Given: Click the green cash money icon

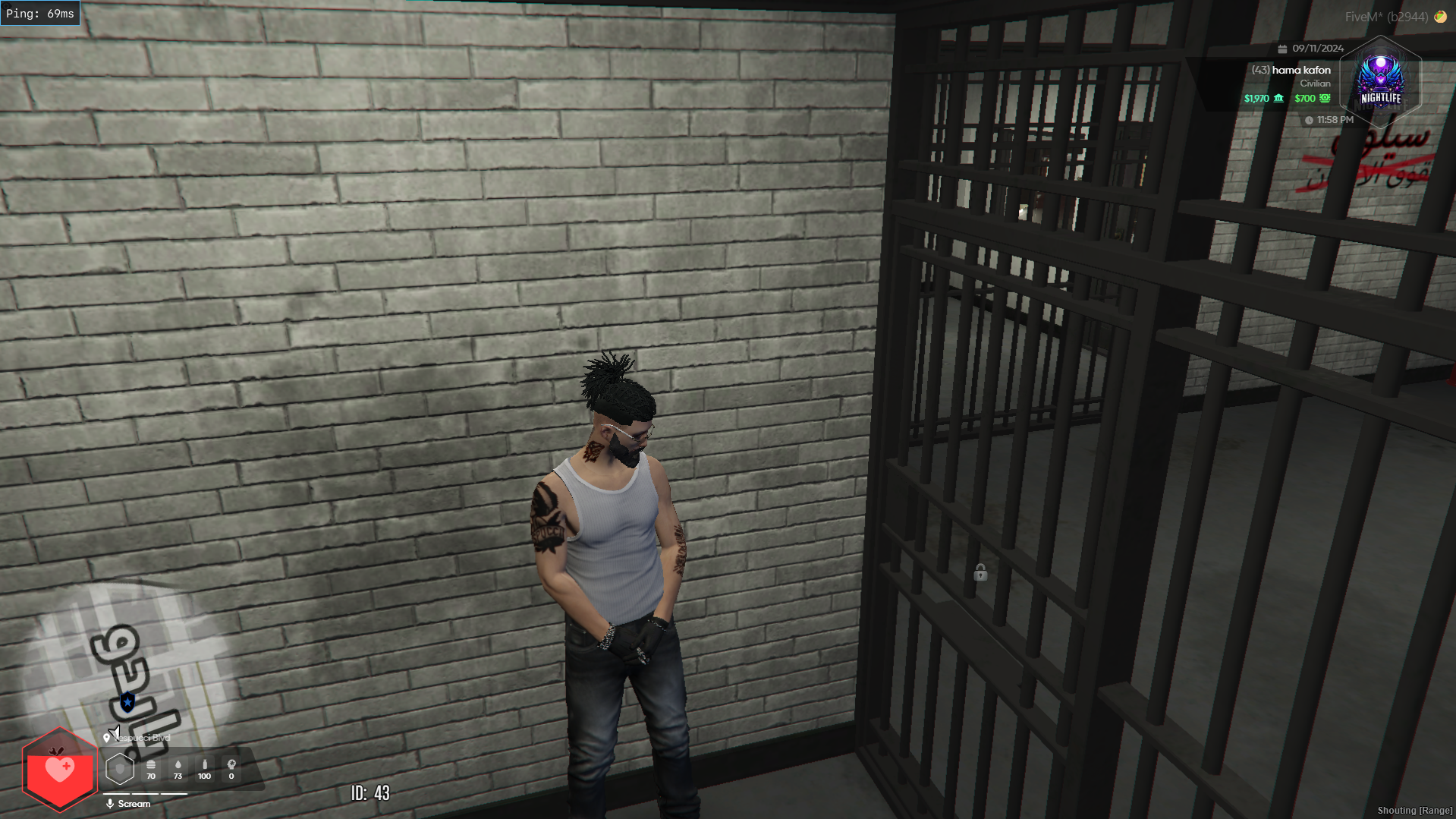Looking at the screenshot, I should click(1325, 98).
